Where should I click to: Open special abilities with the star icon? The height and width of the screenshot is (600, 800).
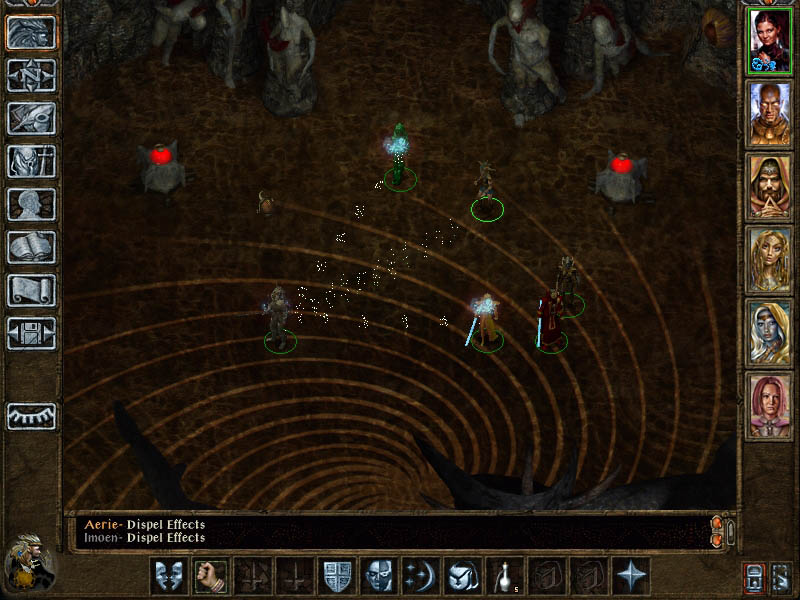tap(630, 576)
